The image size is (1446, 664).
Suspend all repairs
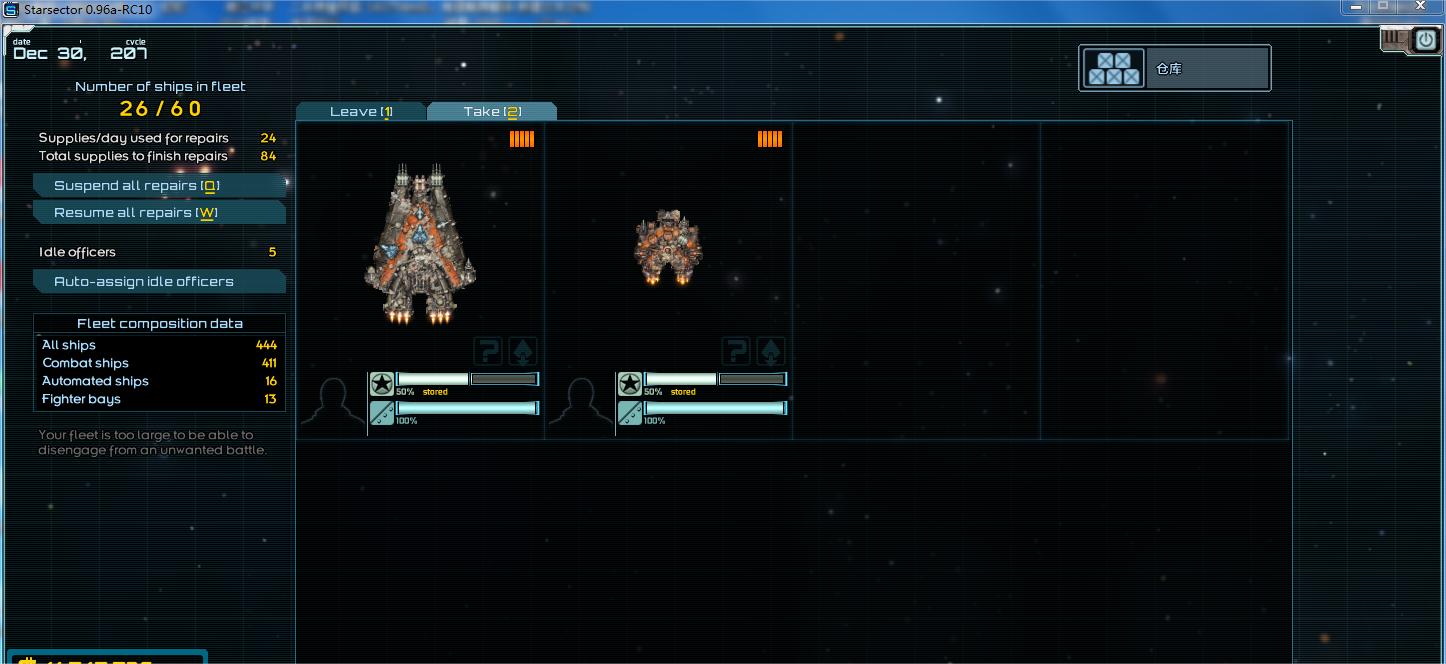pyautogui.click(x=160, y=186)
